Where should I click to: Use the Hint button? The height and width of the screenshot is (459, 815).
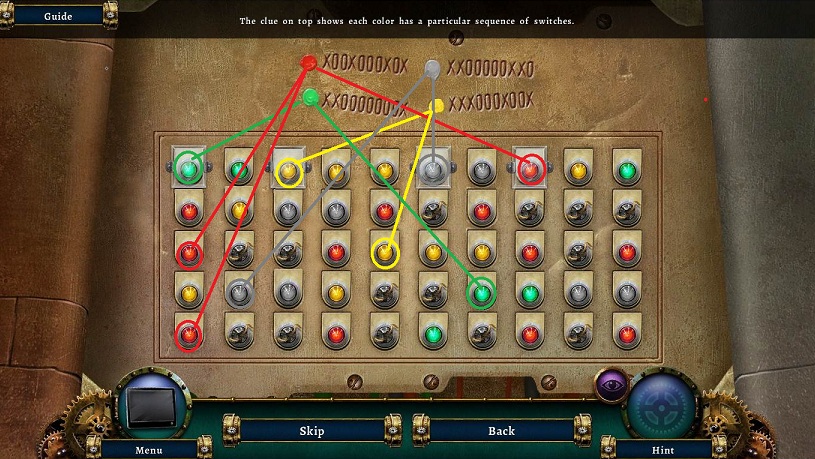pos(662,449)
